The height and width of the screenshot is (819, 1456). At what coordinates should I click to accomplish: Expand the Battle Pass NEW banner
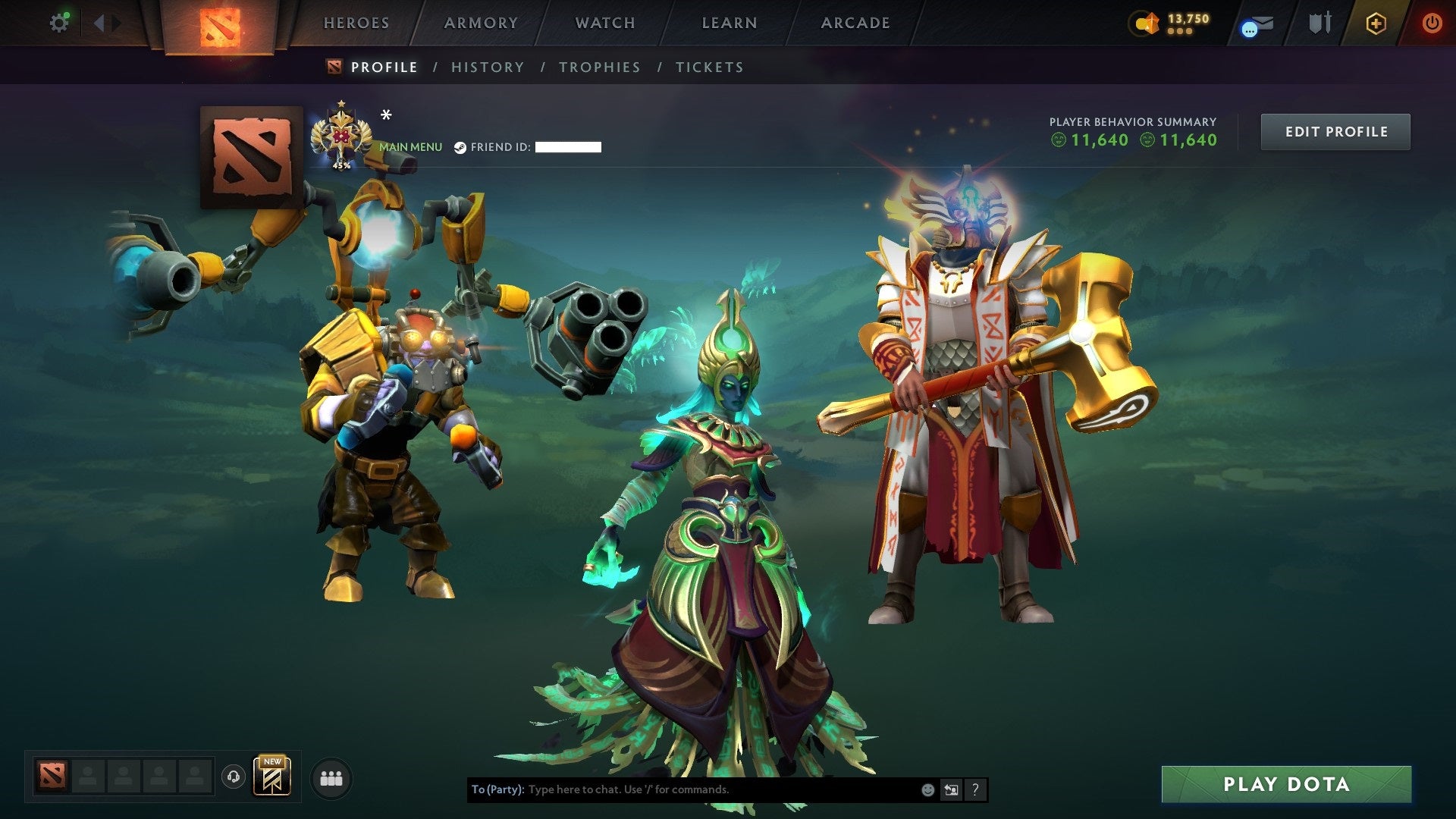click(x=273, y=775)
